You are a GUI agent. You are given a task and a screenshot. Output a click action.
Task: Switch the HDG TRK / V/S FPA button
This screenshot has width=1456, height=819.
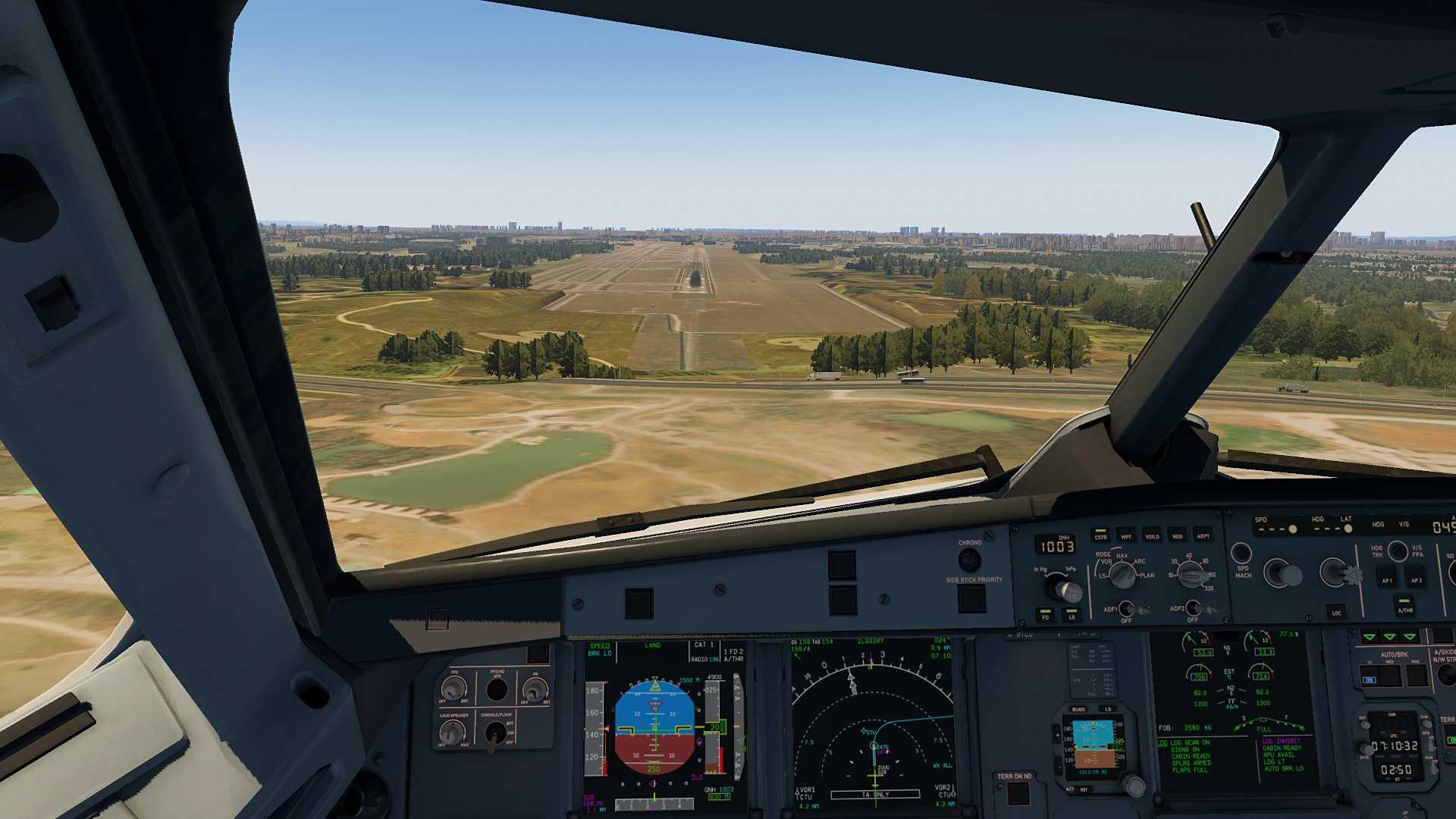(x=1398, y=551)
